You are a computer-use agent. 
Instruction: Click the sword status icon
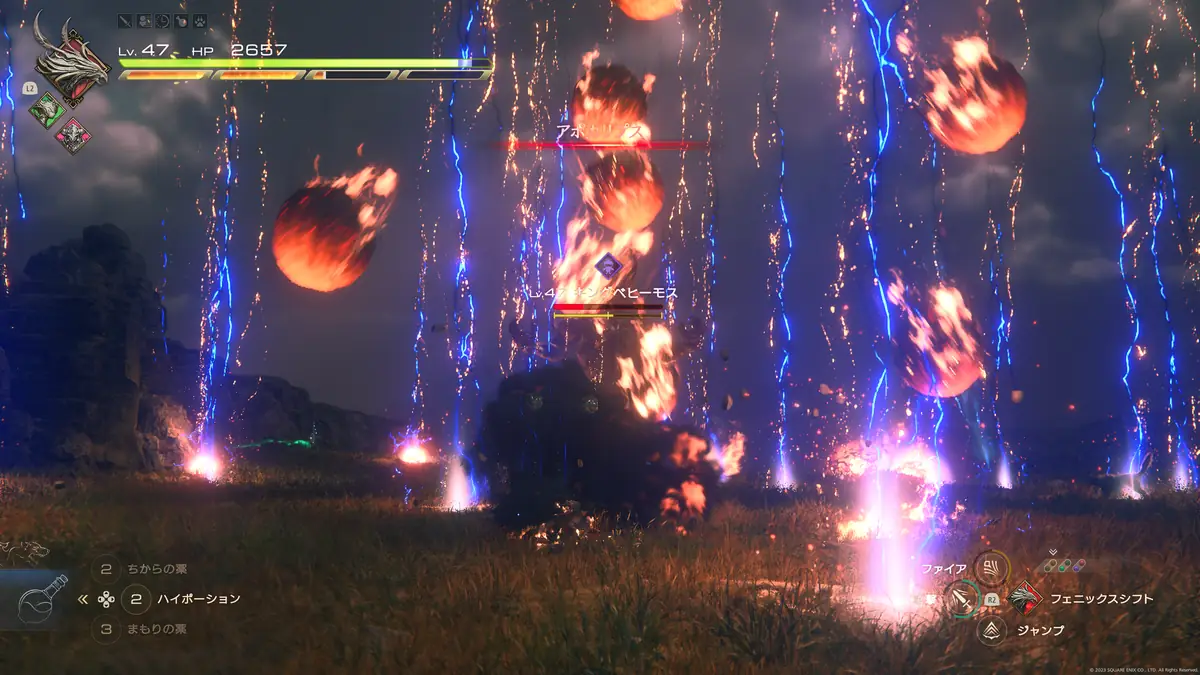click(125, 20)
